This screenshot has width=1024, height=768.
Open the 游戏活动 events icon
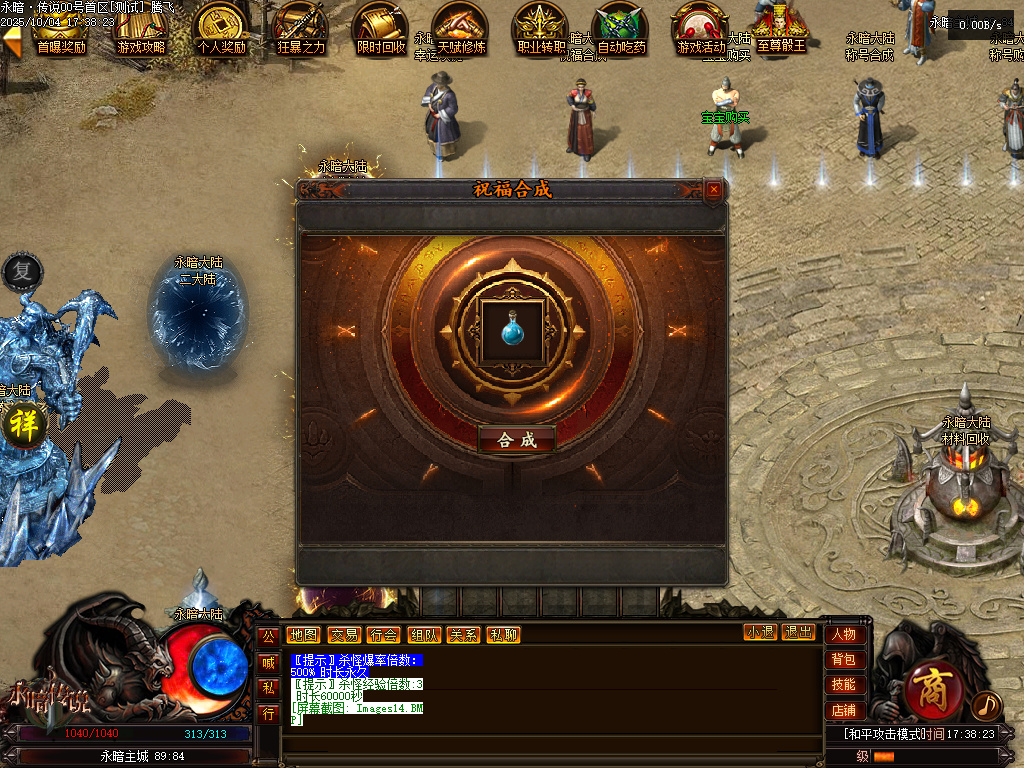701,28
